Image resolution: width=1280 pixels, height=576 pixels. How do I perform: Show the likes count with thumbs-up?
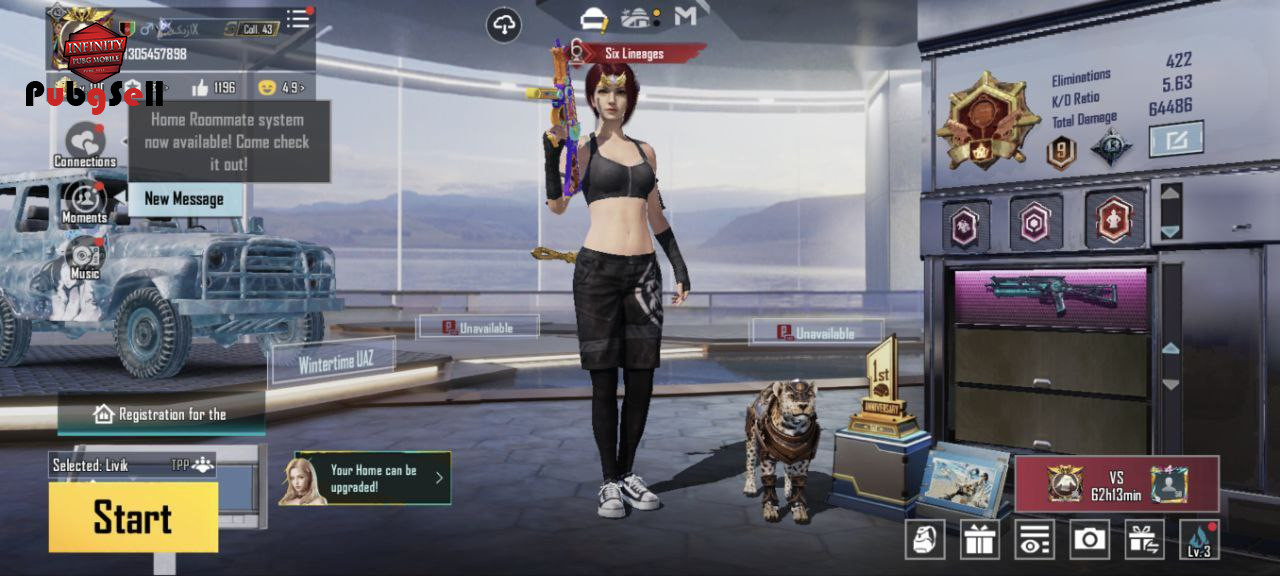[x=214, y=88]
